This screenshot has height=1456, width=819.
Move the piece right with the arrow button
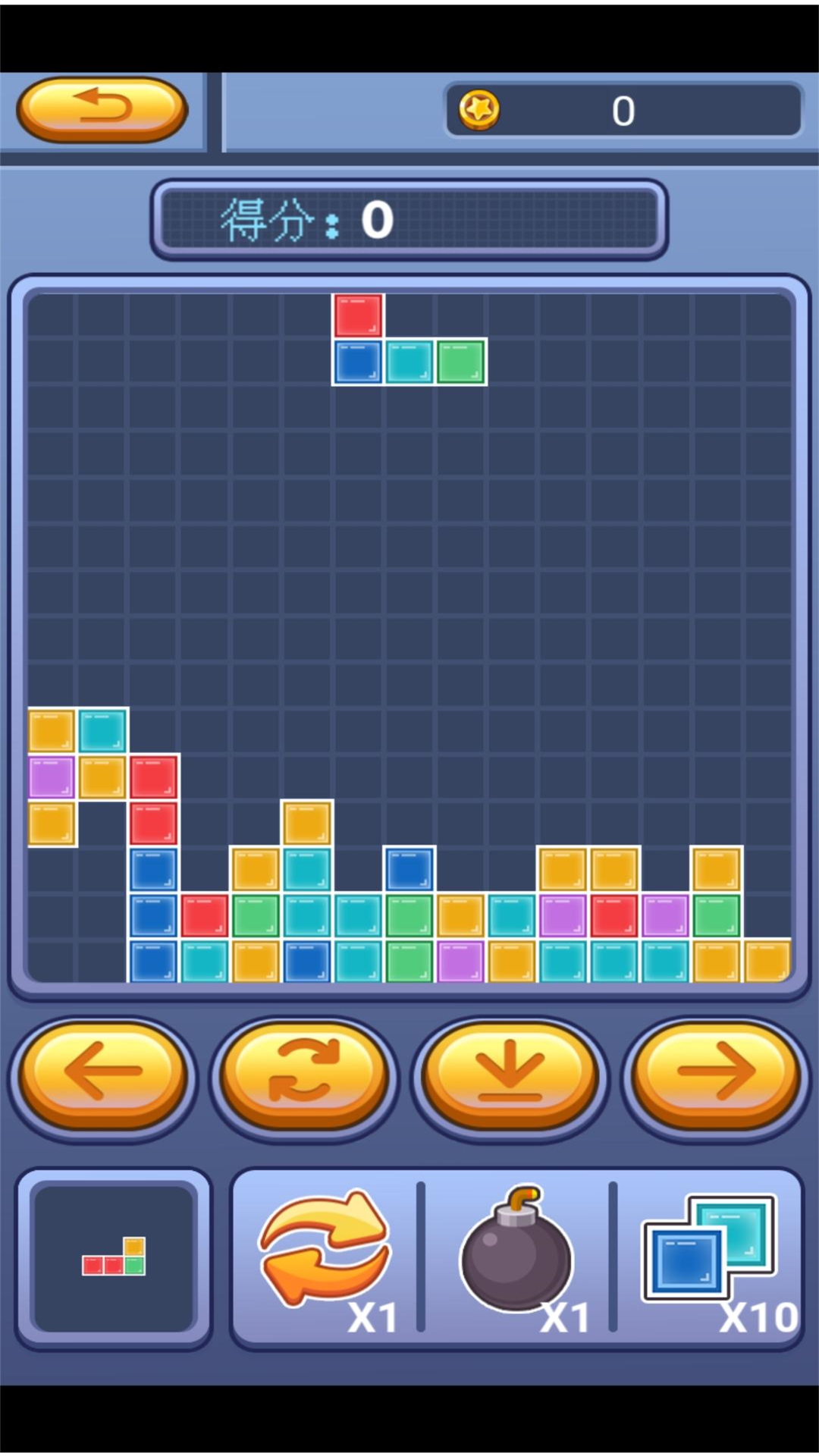[x=715, y=1075]
